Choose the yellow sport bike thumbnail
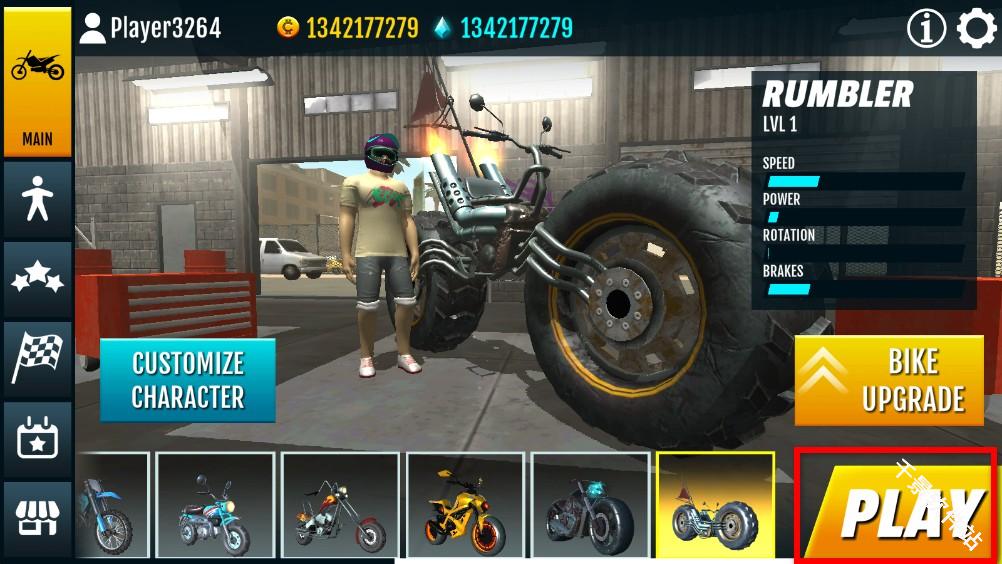The image size is (1002, 564). click(465, 505)
